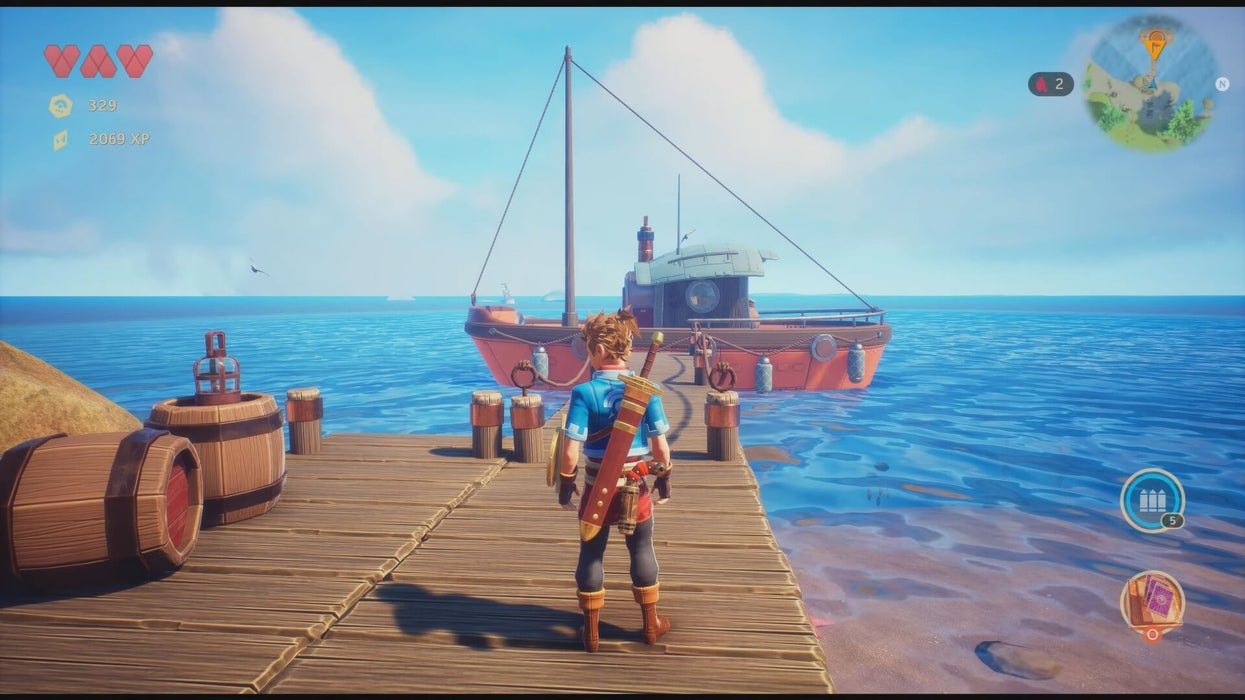1245x700 pixels.
Task: Click the north compass indicator
Action: (x=1222, y=84)
